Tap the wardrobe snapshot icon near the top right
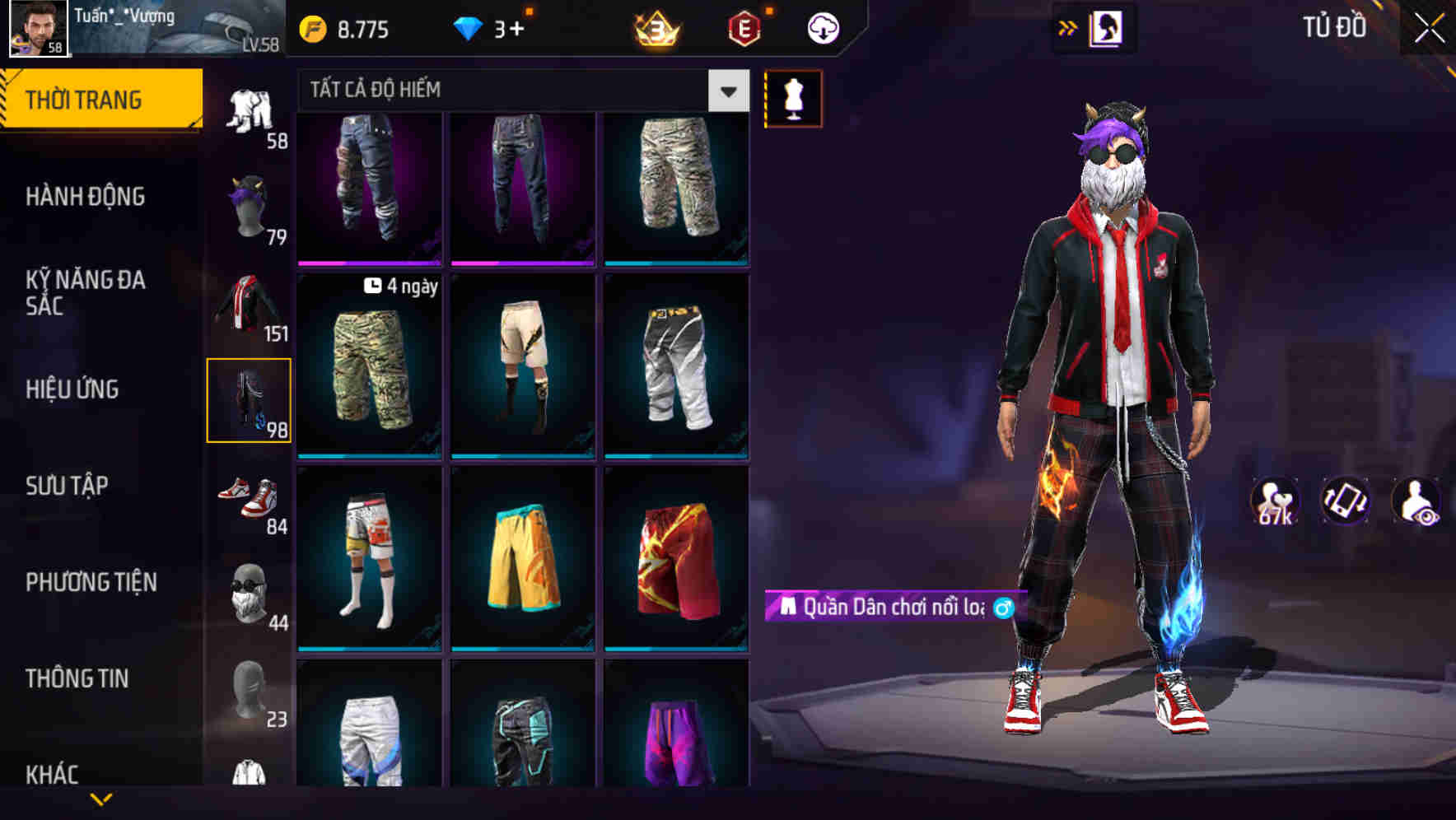The width and height of the screenshot is (1456, 820). (1107, 27)
